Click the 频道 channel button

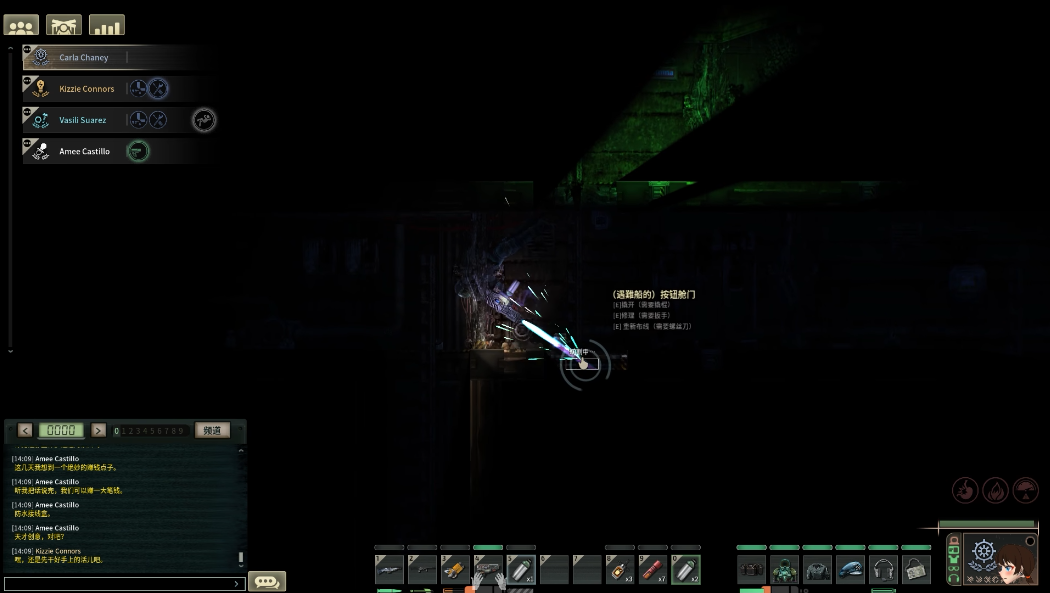[212, 430]
